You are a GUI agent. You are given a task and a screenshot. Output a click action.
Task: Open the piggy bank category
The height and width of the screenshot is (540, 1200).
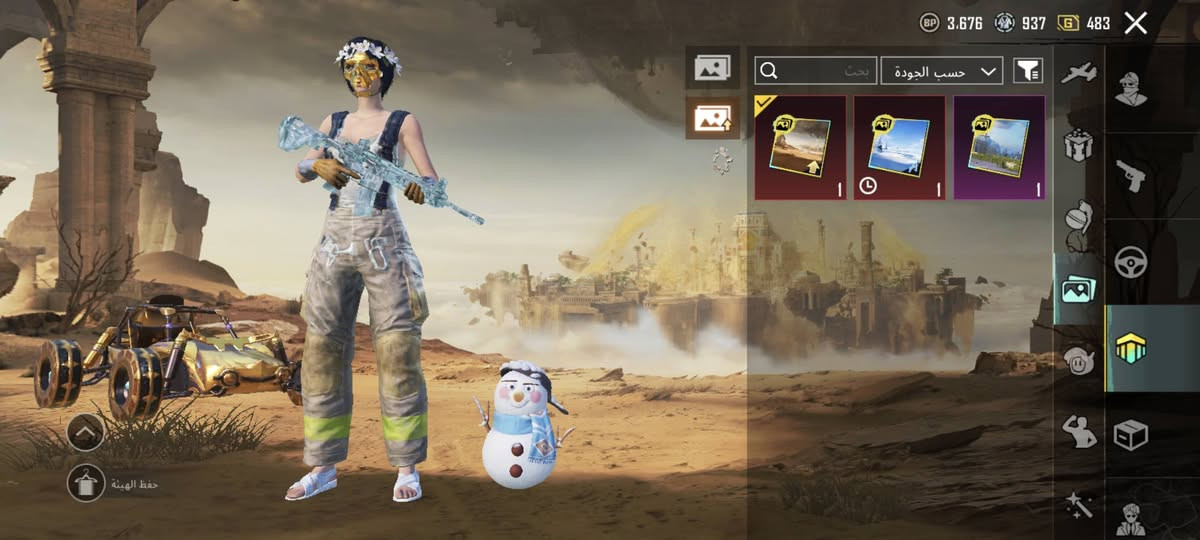tap(1079, 360)
